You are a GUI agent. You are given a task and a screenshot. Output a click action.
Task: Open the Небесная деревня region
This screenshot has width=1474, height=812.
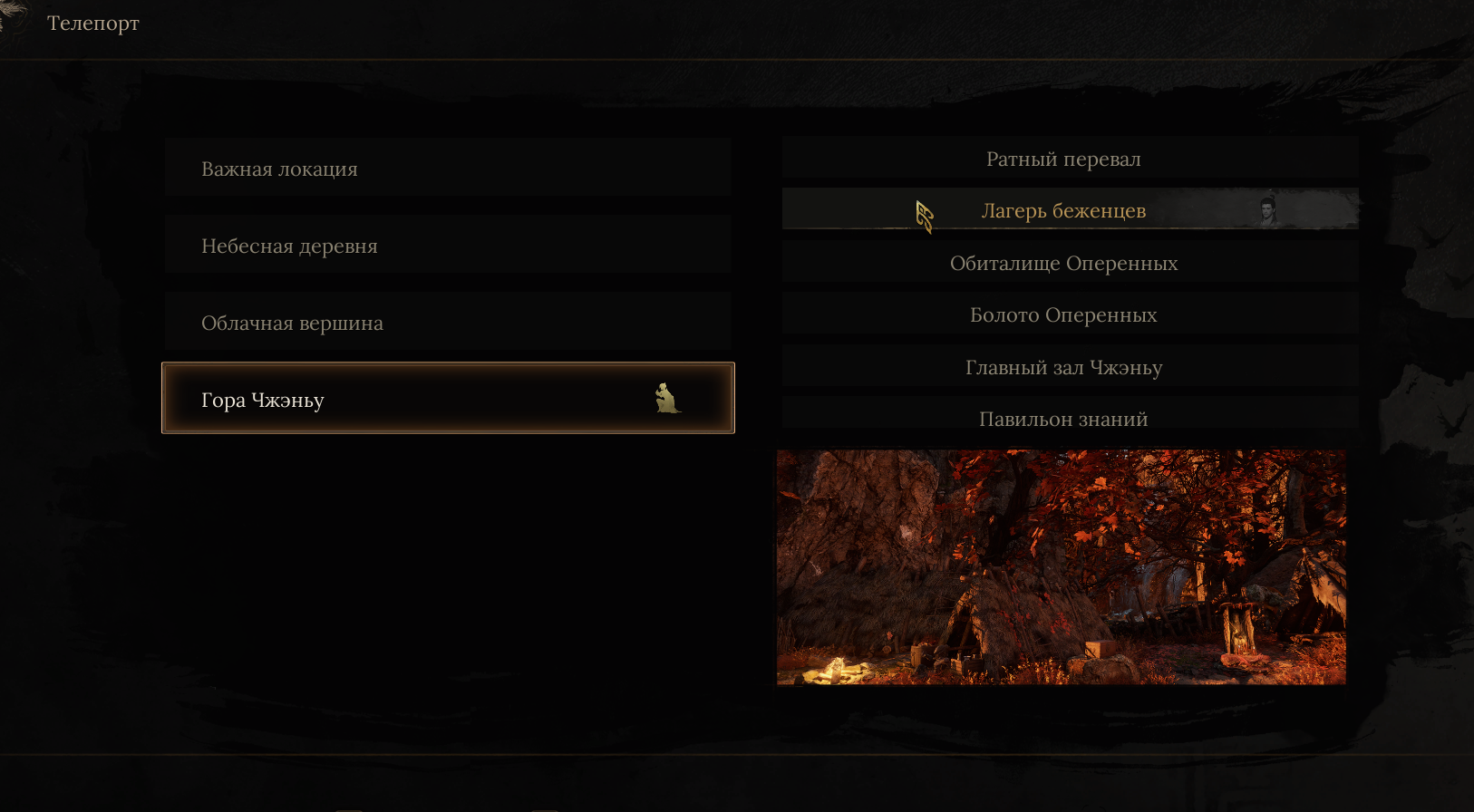click(x=447, y=246)
